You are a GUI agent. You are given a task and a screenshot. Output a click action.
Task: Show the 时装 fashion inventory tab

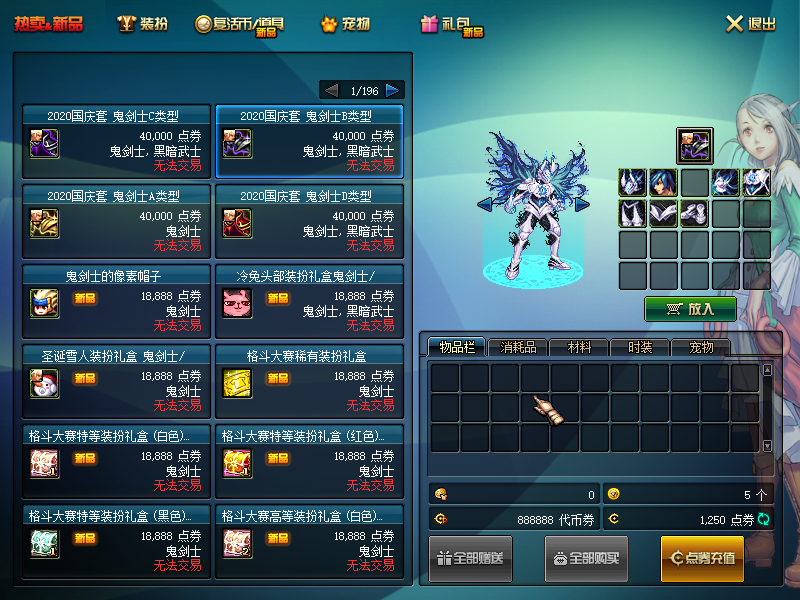(x=640, y=347)
